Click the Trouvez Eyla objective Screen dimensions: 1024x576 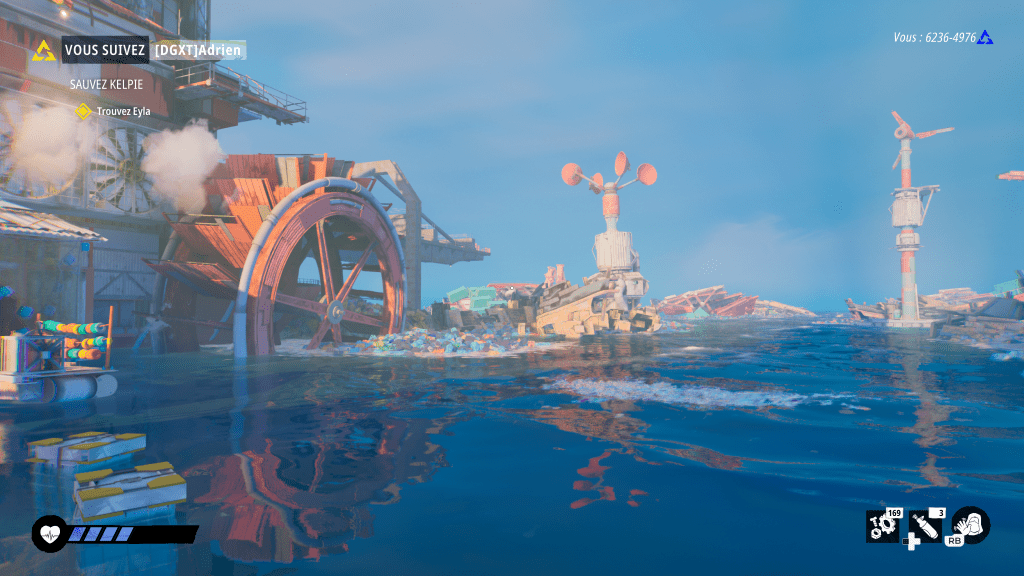(123, 111)
